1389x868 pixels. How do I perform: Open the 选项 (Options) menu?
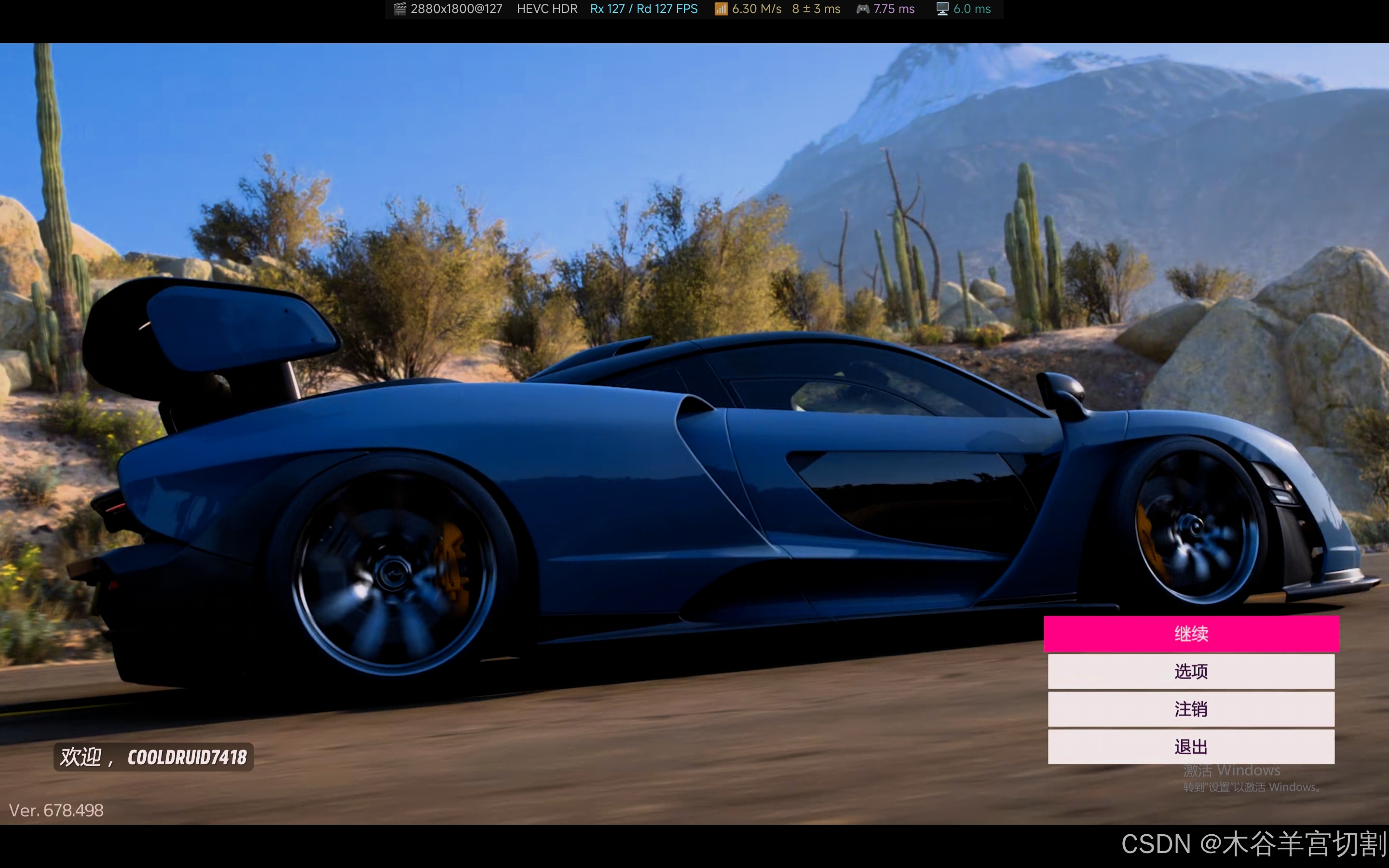[1191, 671]
